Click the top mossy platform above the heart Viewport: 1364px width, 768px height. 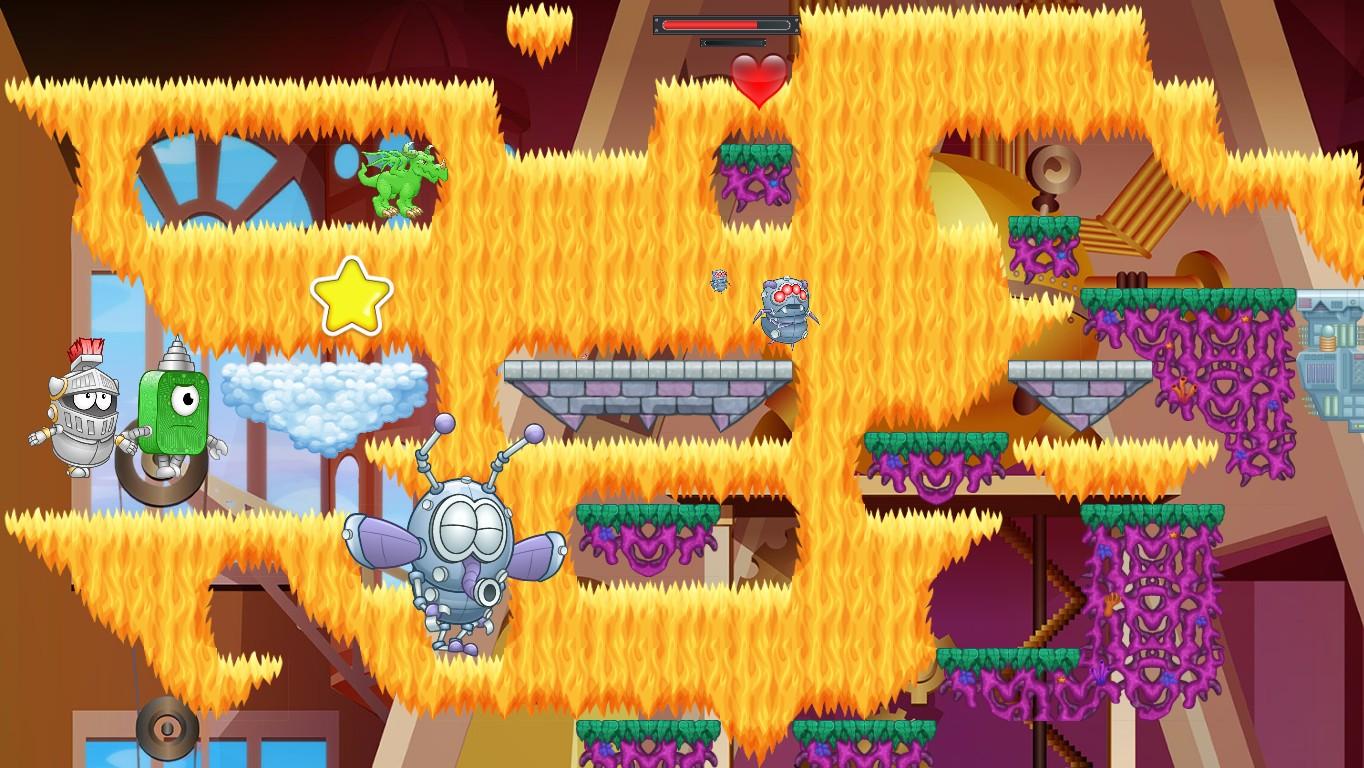(757, 155)
